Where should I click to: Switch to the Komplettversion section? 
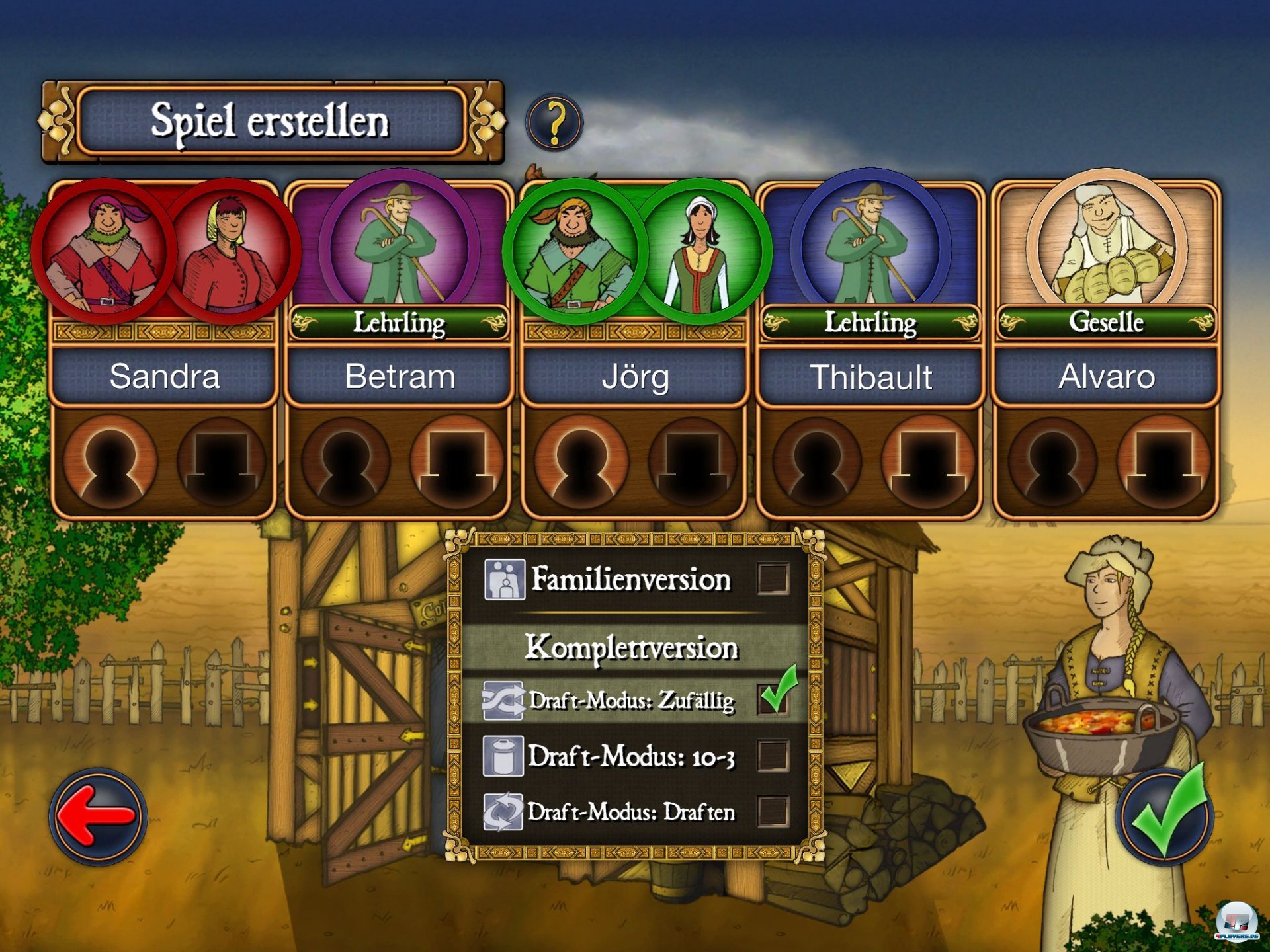(x=632, y=648)
